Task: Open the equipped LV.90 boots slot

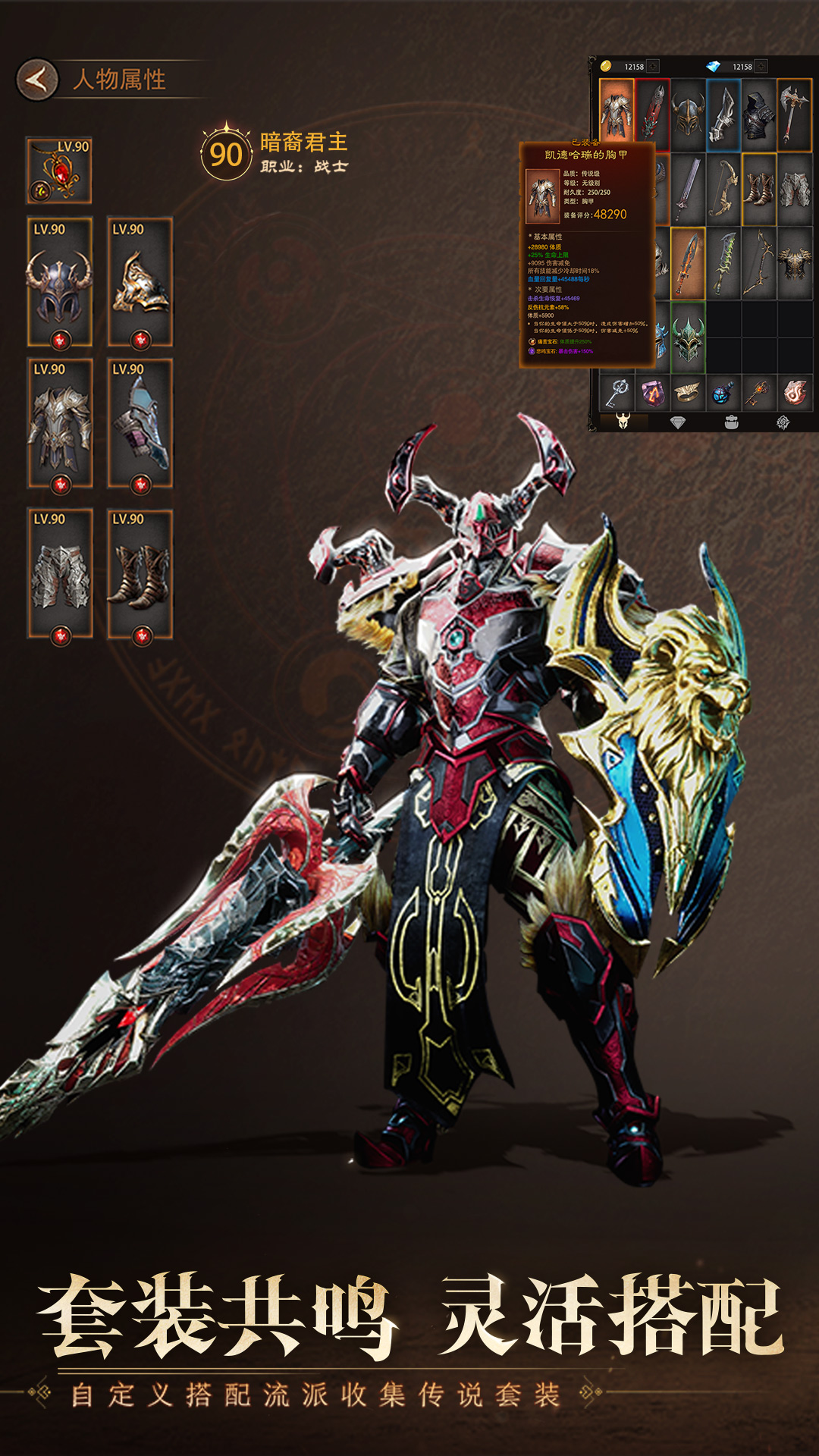Action: click(140, 573)
